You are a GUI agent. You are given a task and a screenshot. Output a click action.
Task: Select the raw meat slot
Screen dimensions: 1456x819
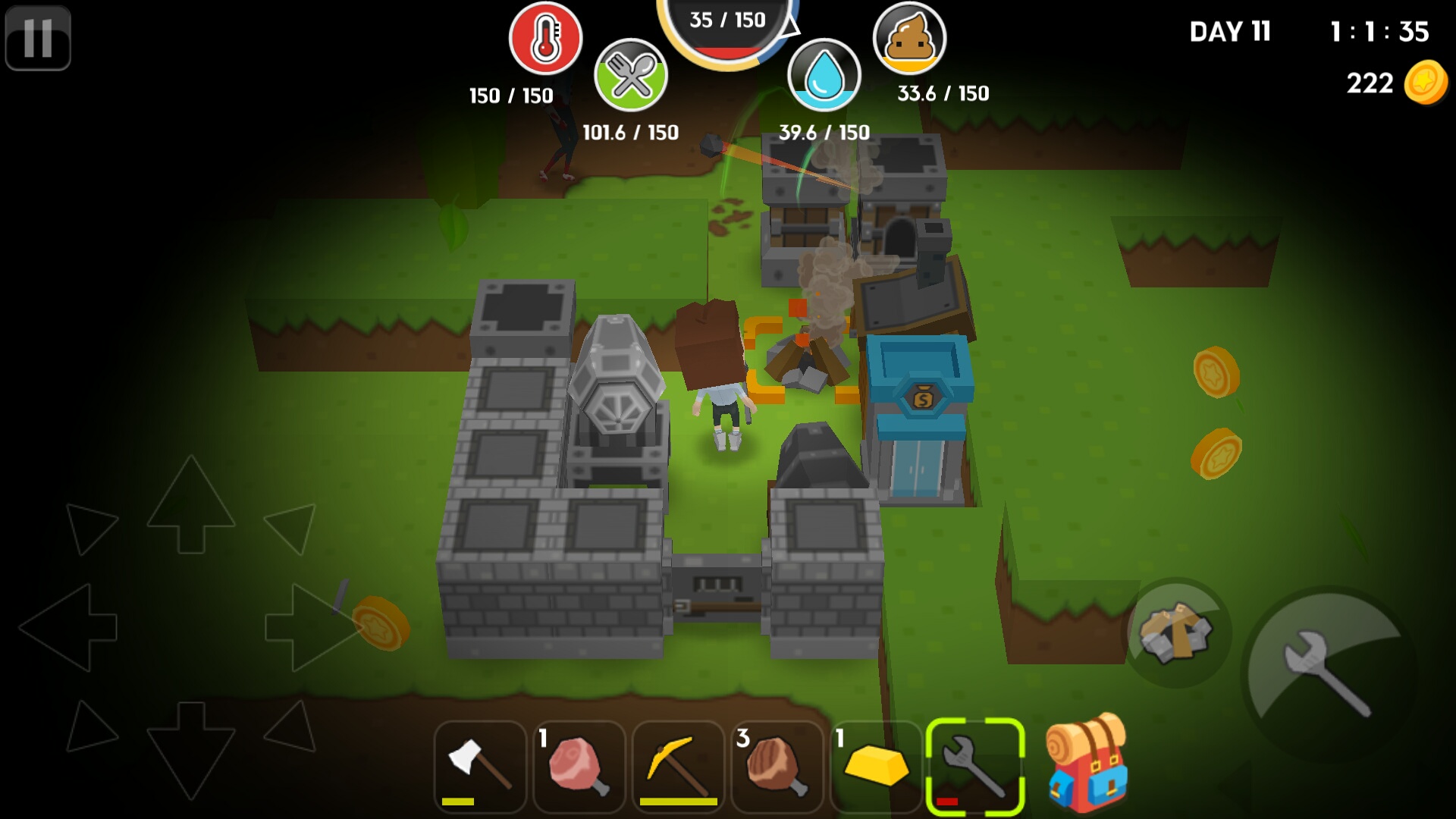tap(579, 766)
